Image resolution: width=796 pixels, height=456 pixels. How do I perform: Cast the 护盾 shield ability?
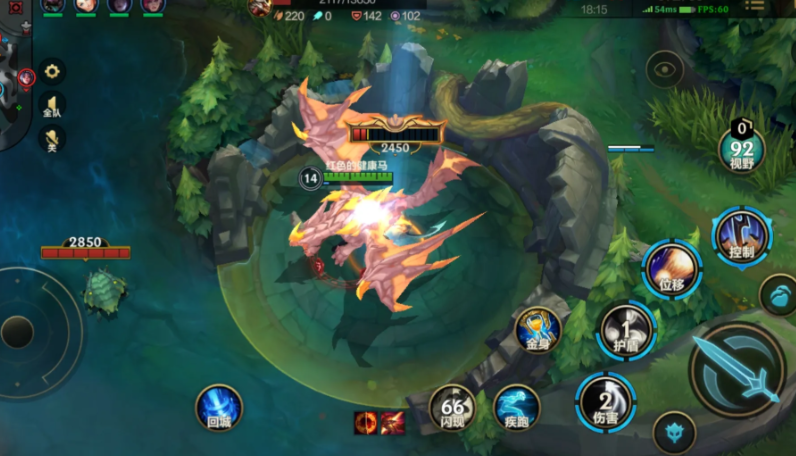pos(626,329)
